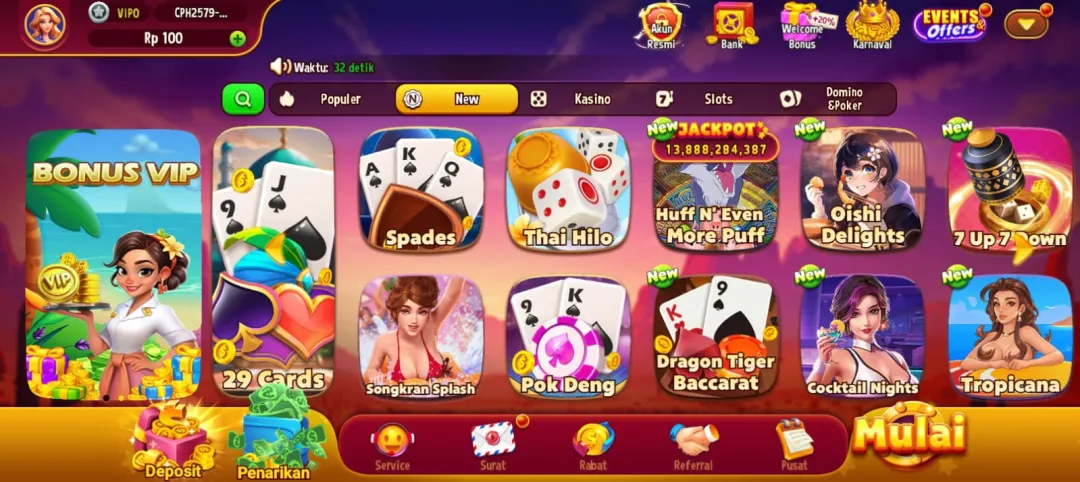Select the Slots category tab
This screenshot has width=1080, height=482.
coord(705,99)
